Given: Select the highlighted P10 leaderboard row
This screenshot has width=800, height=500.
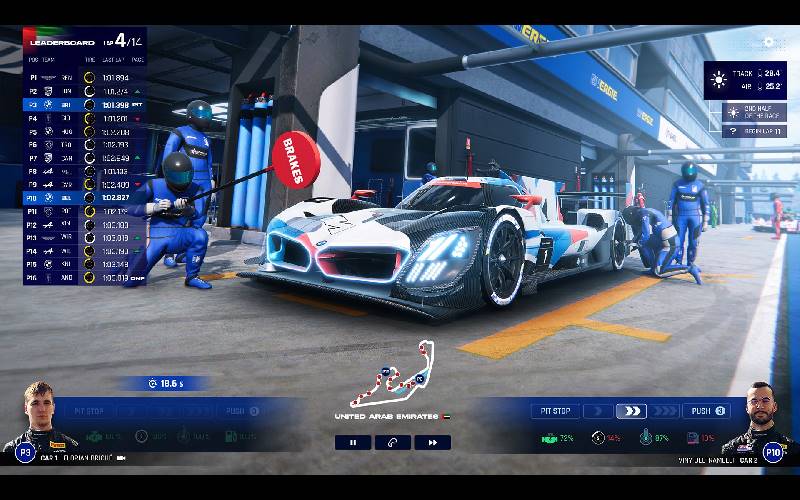Looking at the screenshot, I should (x=84, y=198).
